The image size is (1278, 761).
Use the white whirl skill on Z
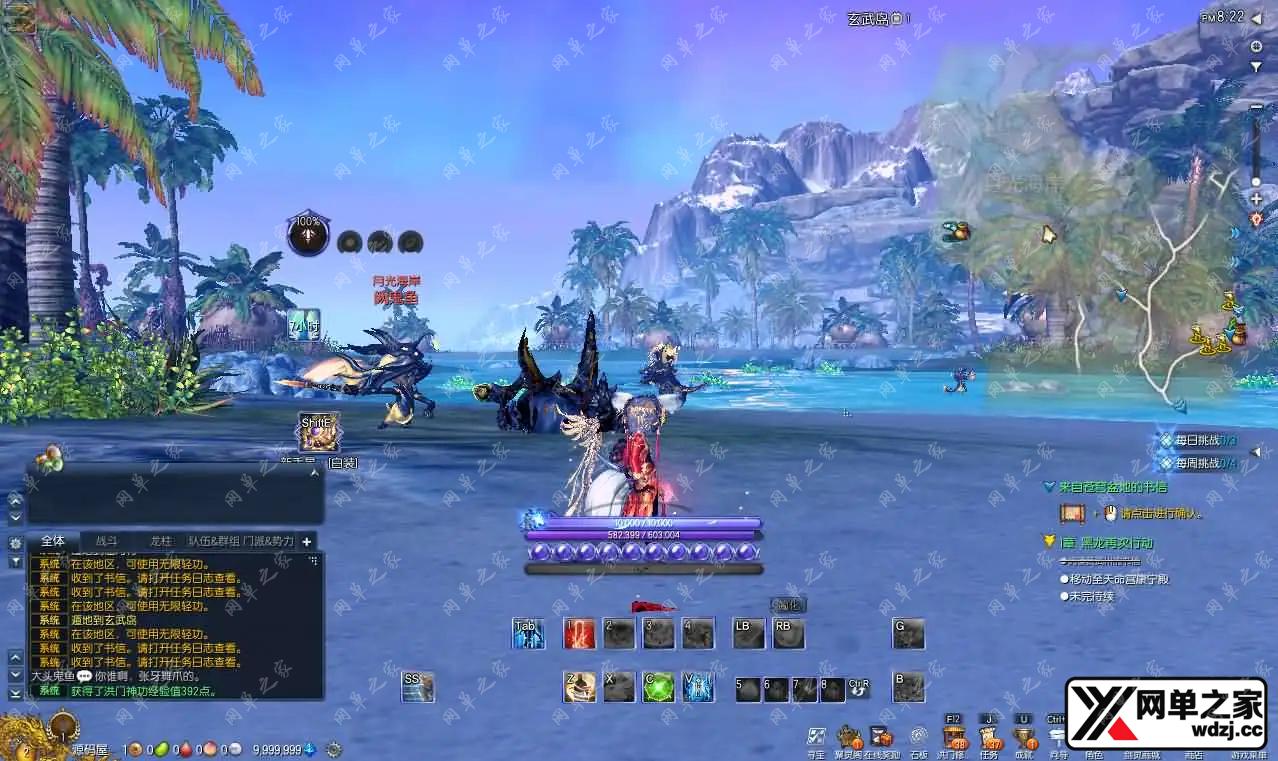pos(579,687)
